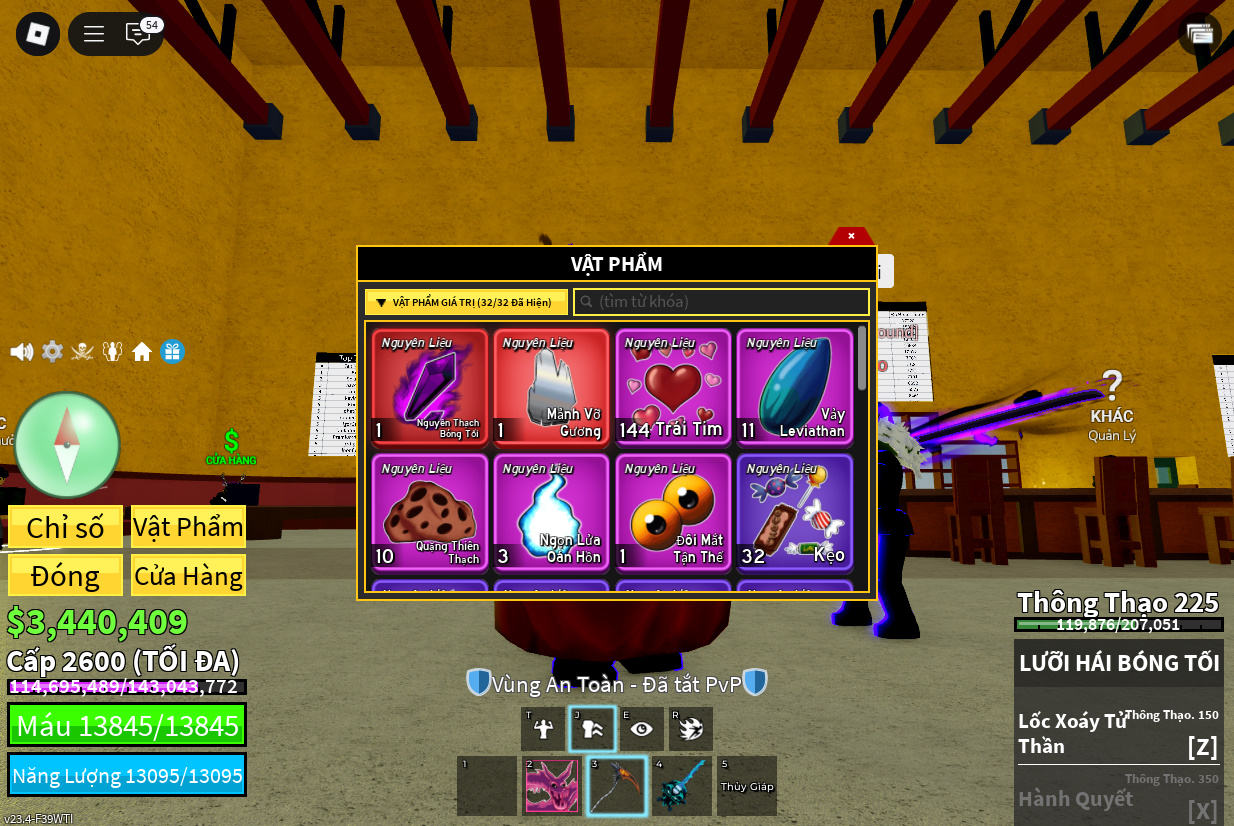Open the Chỉ số stats panel
The height and width of the screenshot is (826, 1234).
pos(66,527)
